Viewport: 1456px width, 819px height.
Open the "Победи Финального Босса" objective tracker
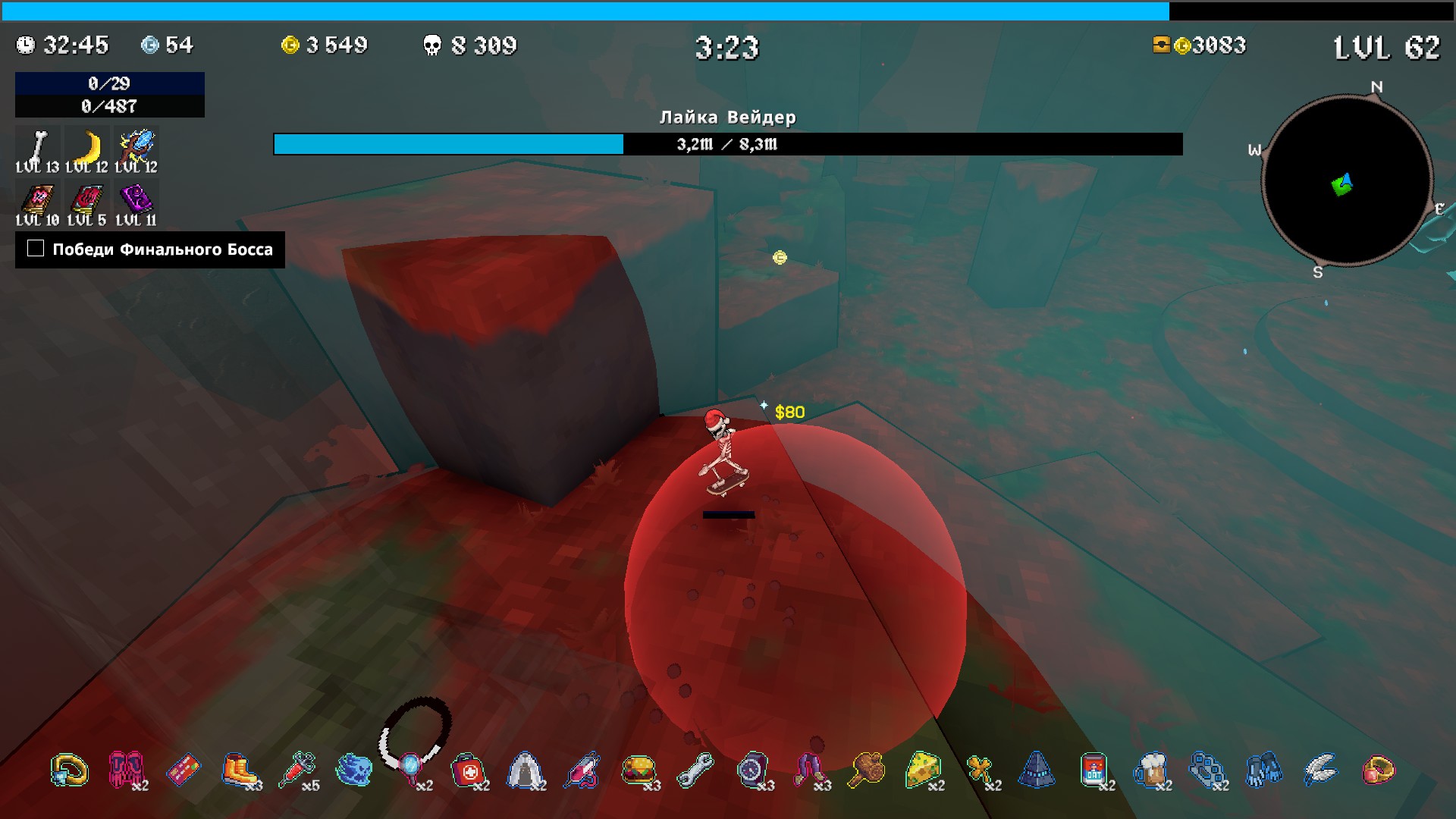(x=150, y=249)
